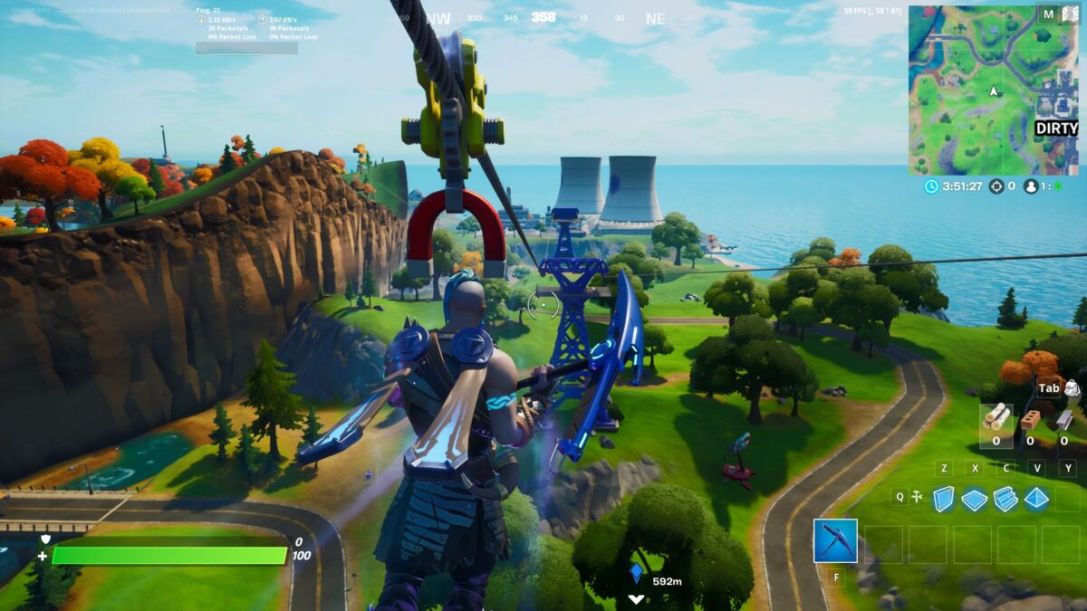Click the minimap
Image resolution: width=1087 pixels, height=611 pixels.
click(993, 91)
